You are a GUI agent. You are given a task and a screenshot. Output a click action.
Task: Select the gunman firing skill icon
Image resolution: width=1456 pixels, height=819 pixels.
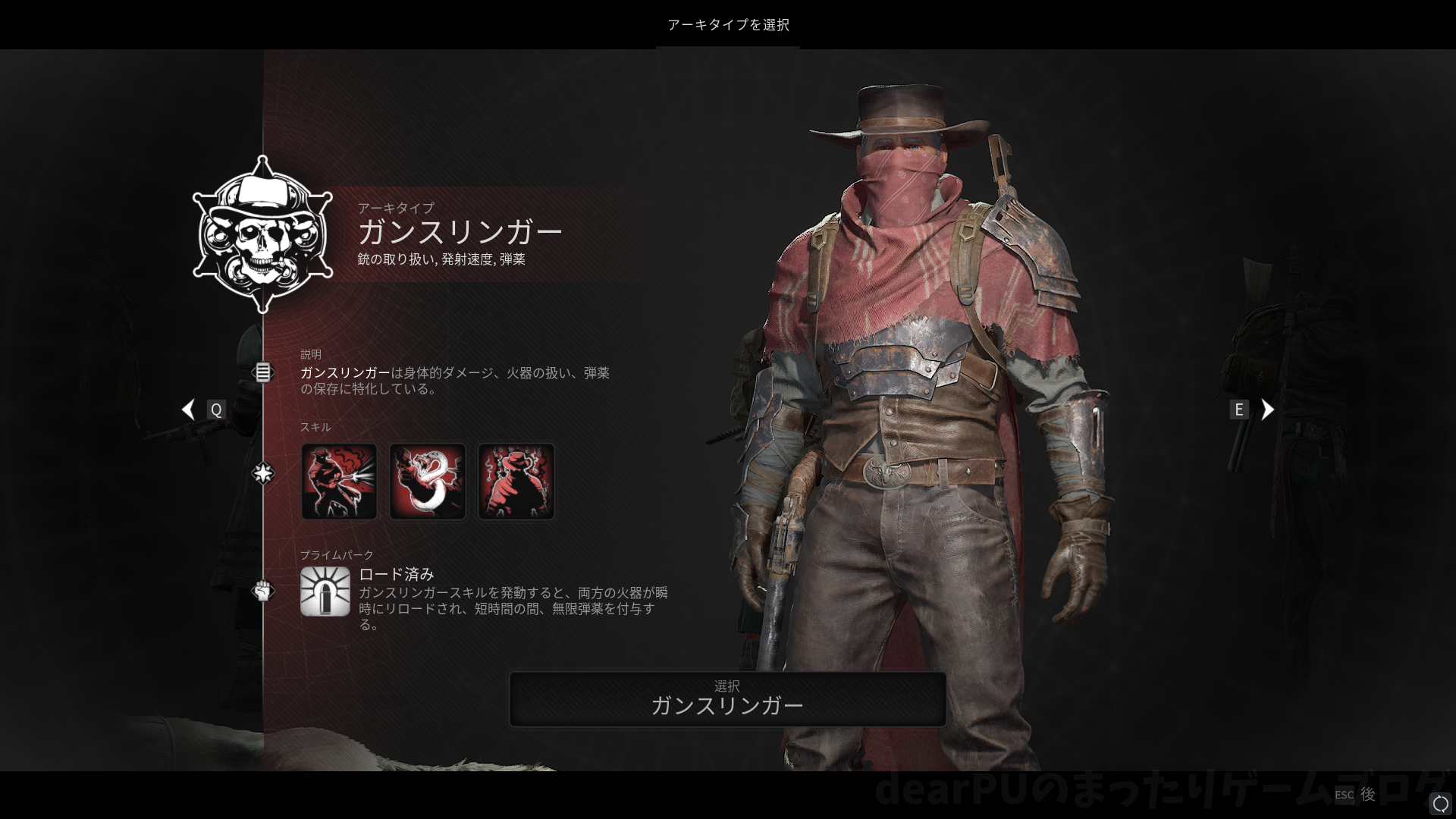339,482
